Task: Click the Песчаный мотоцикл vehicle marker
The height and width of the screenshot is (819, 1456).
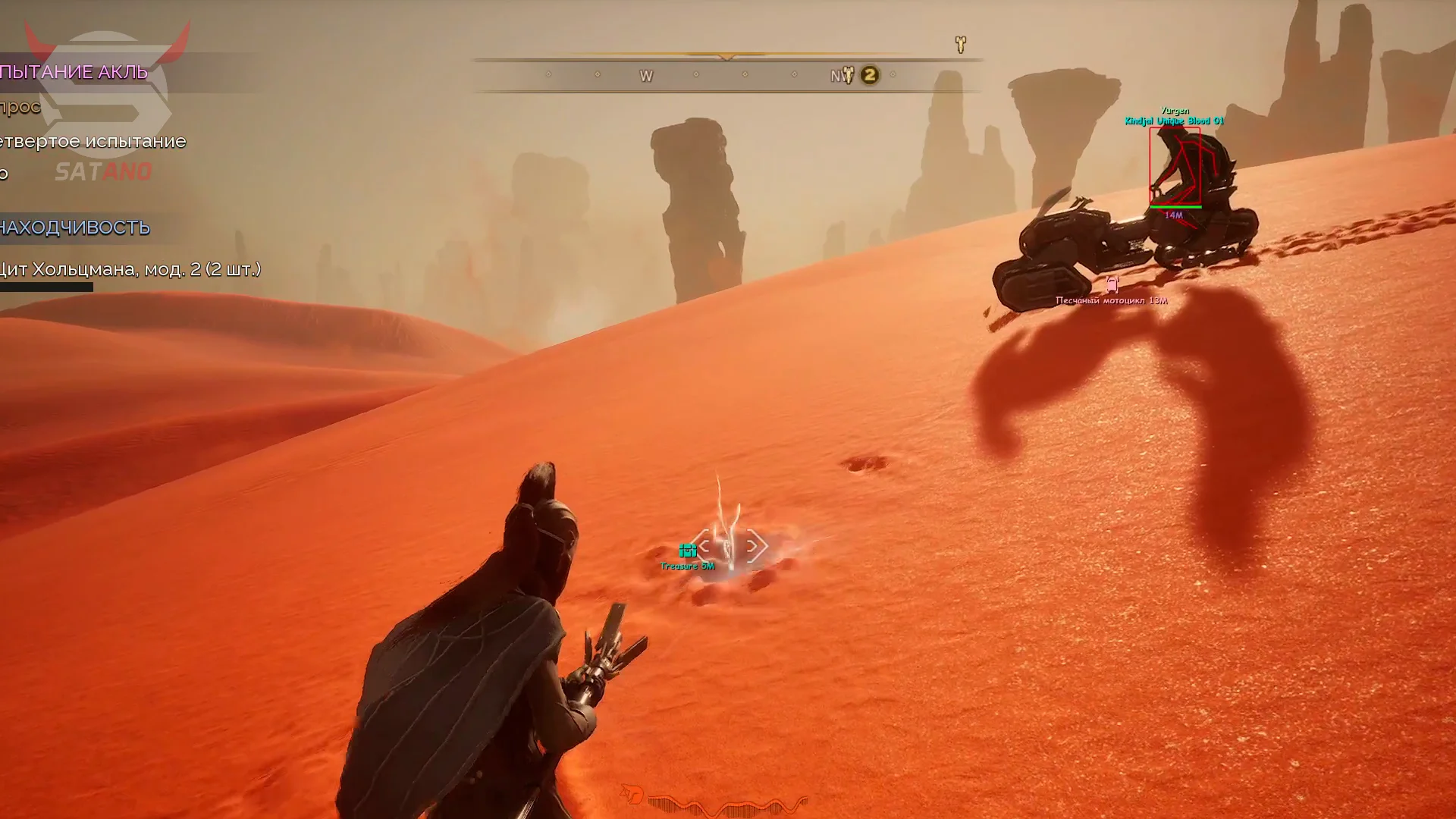Action: pos(1112,286)
